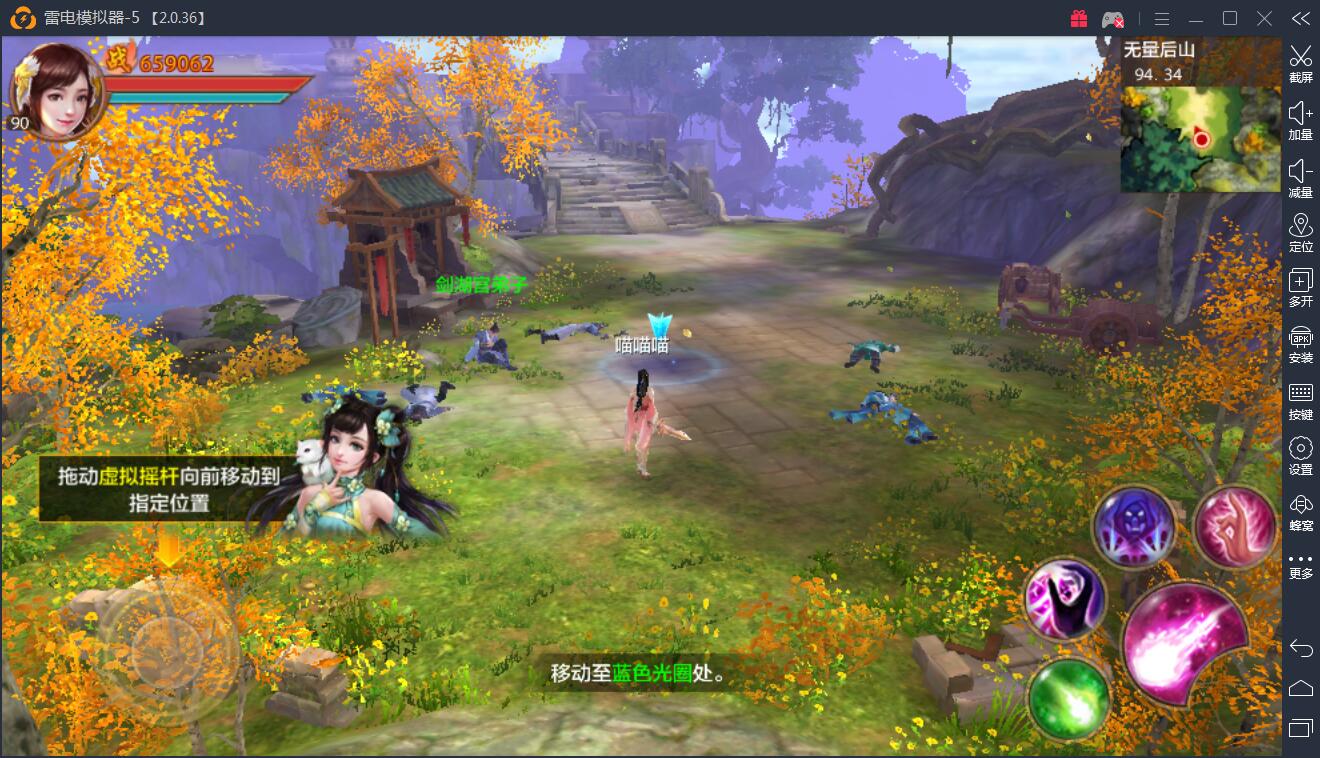This screenshot has width=1320, height=758.
Task: Cast the pink swirling slash skill
Action: tap(1235, 527)
